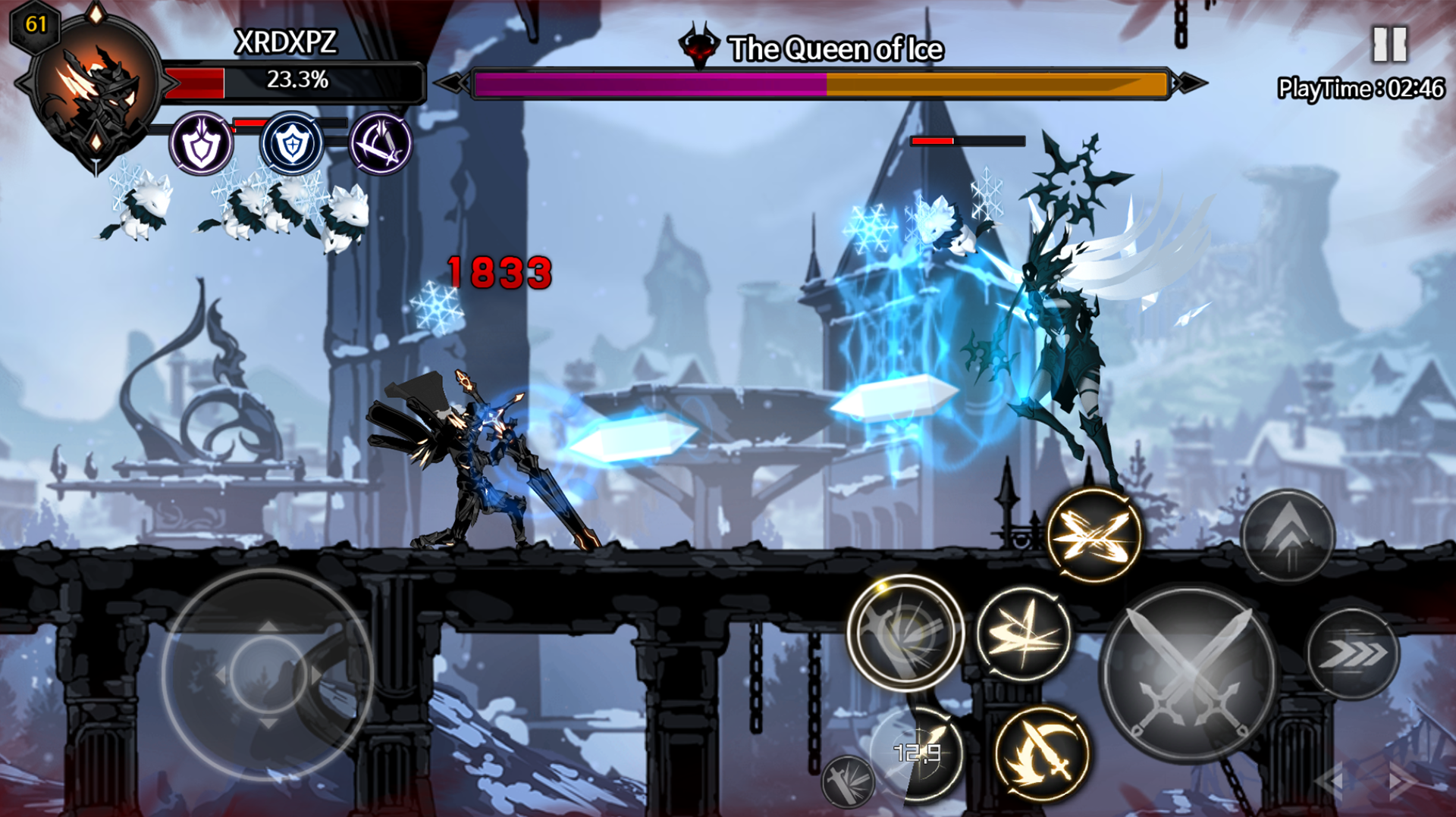Image resolution: width=1456 pixels, height=817 pixels.
Task: Expand the level 61 hexagon badge
Action: 36,27
